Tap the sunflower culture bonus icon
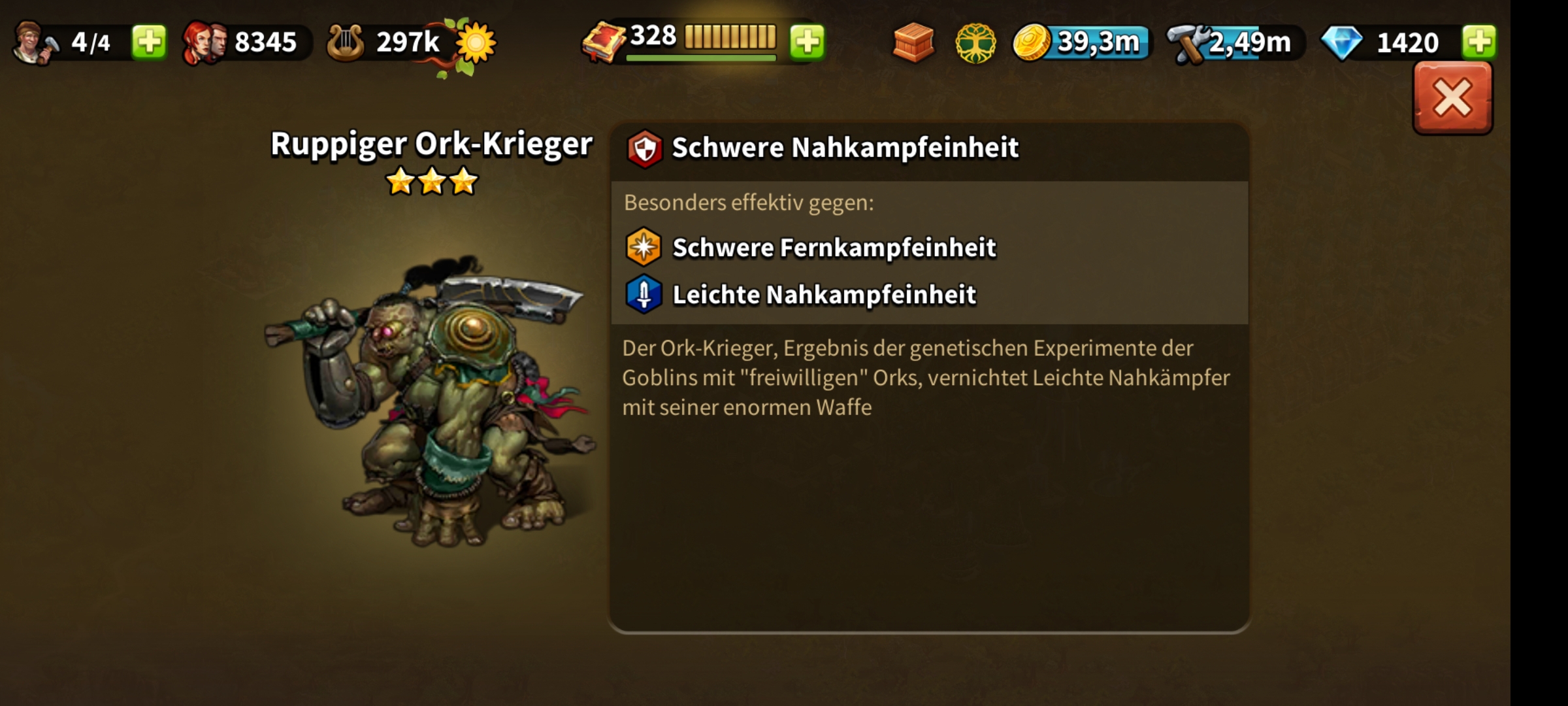Image resolution: width=1568 pixels, height=706 pixels. click(x=476, y=43)
